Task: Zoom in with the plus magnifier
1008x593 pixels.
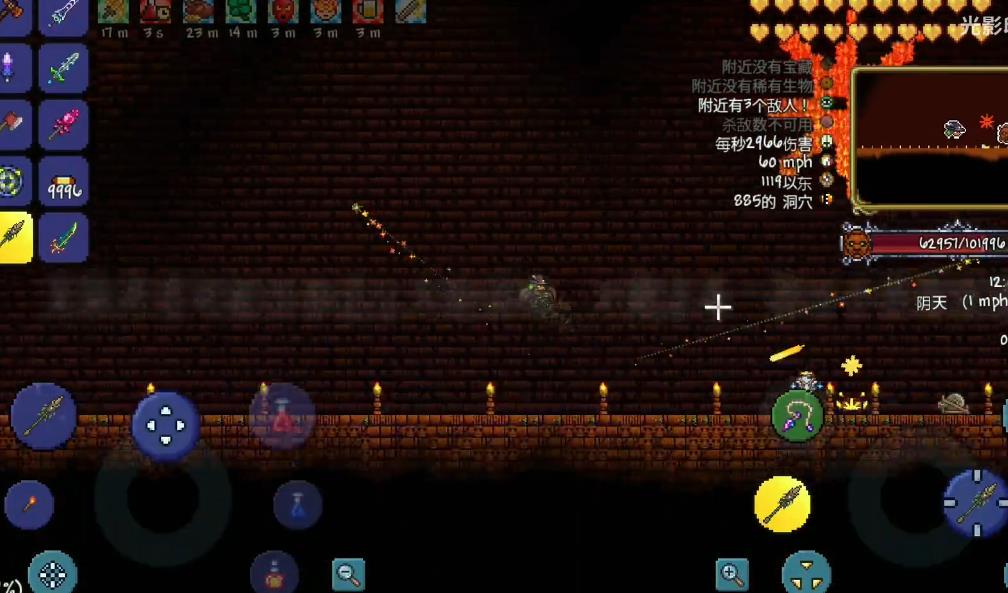Action: (732, 574)
